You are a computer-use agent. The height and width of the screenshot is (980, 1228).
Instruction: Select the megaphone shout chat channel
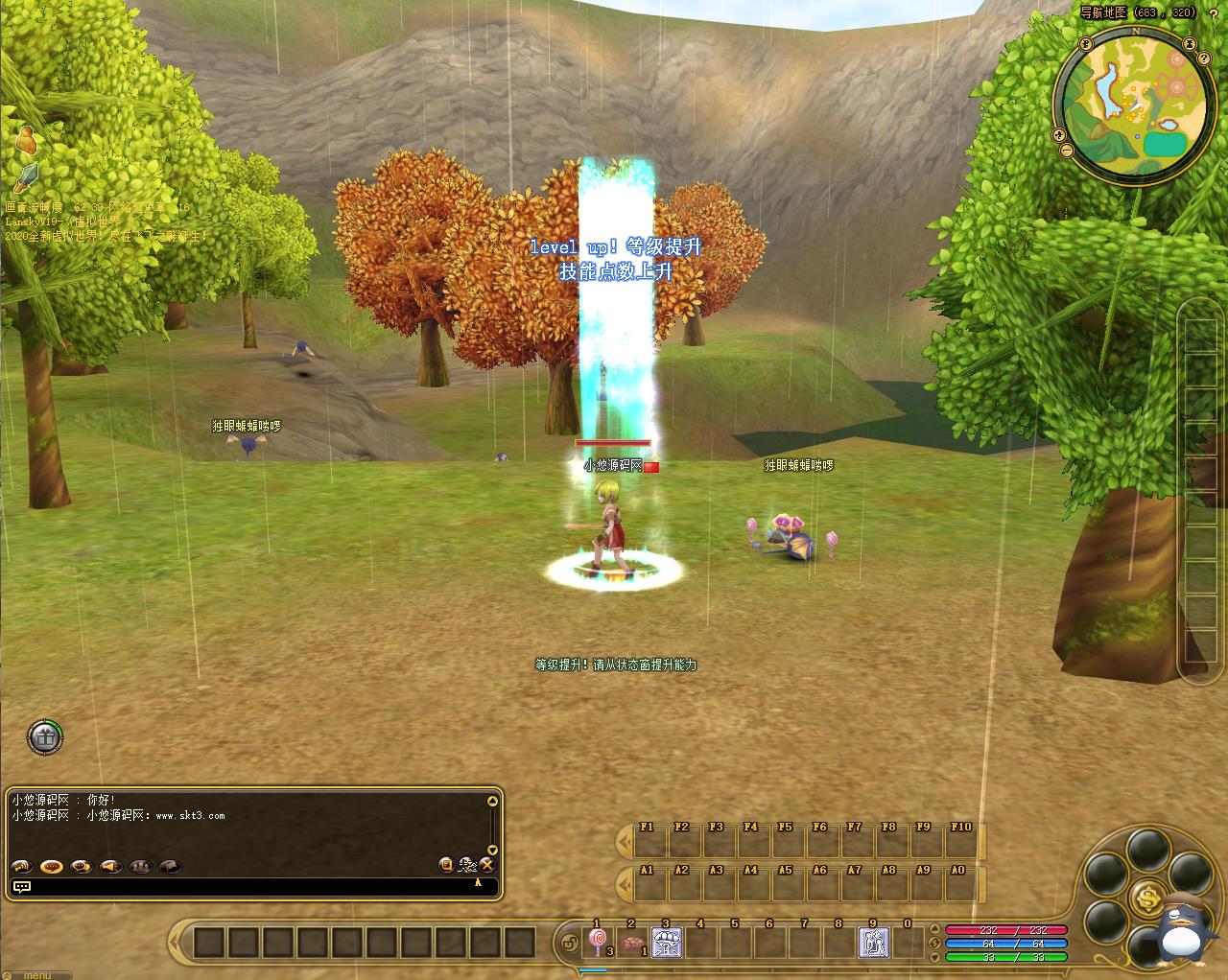[x=111, y=866]
